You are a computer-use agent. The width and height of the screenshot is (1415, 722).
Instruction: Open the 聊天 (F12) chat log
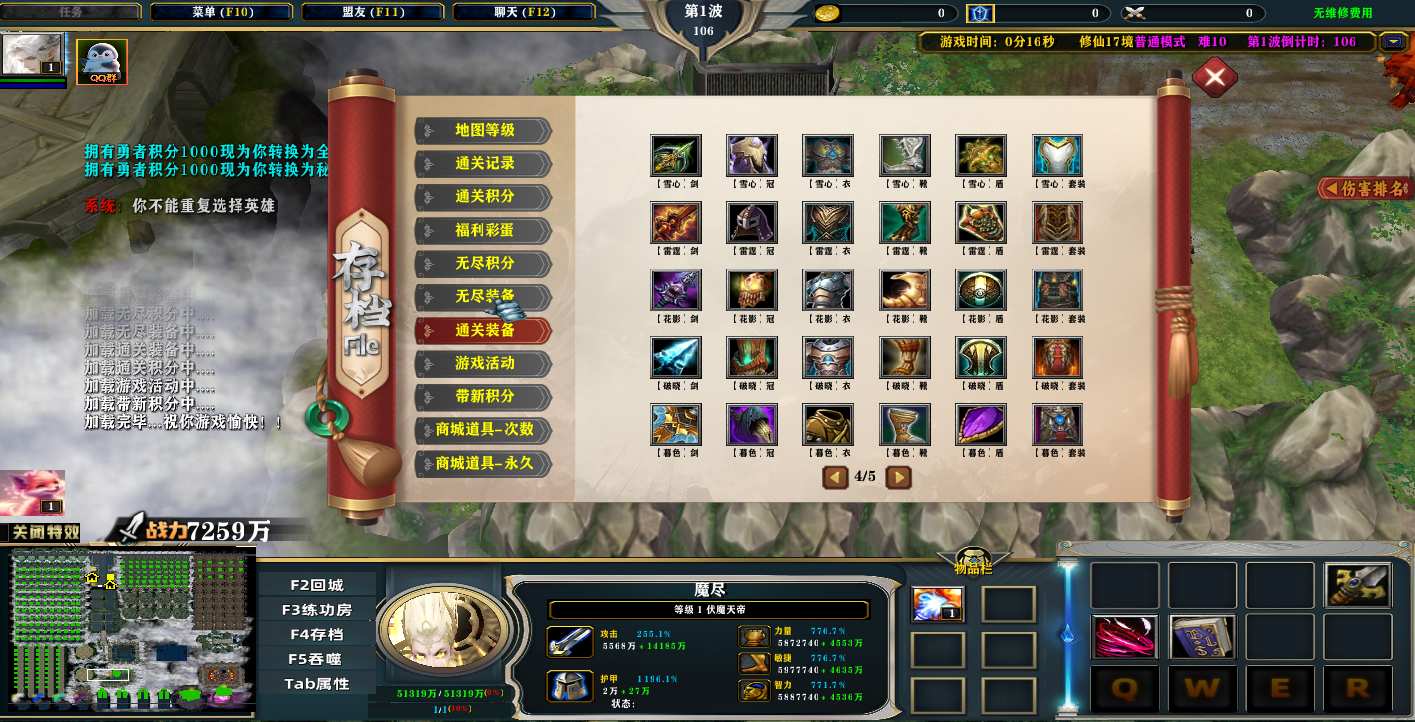coord(524,13)
